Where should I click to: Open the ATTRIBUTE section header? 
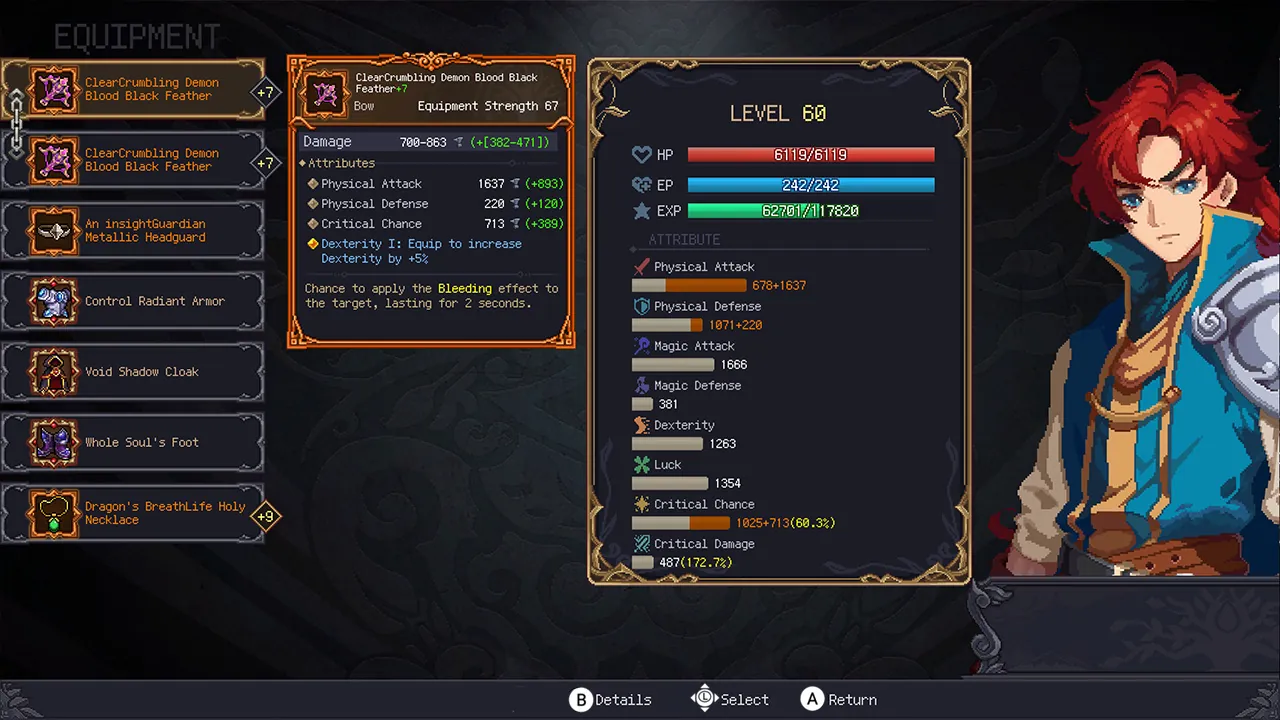click(x=684, y=239)
